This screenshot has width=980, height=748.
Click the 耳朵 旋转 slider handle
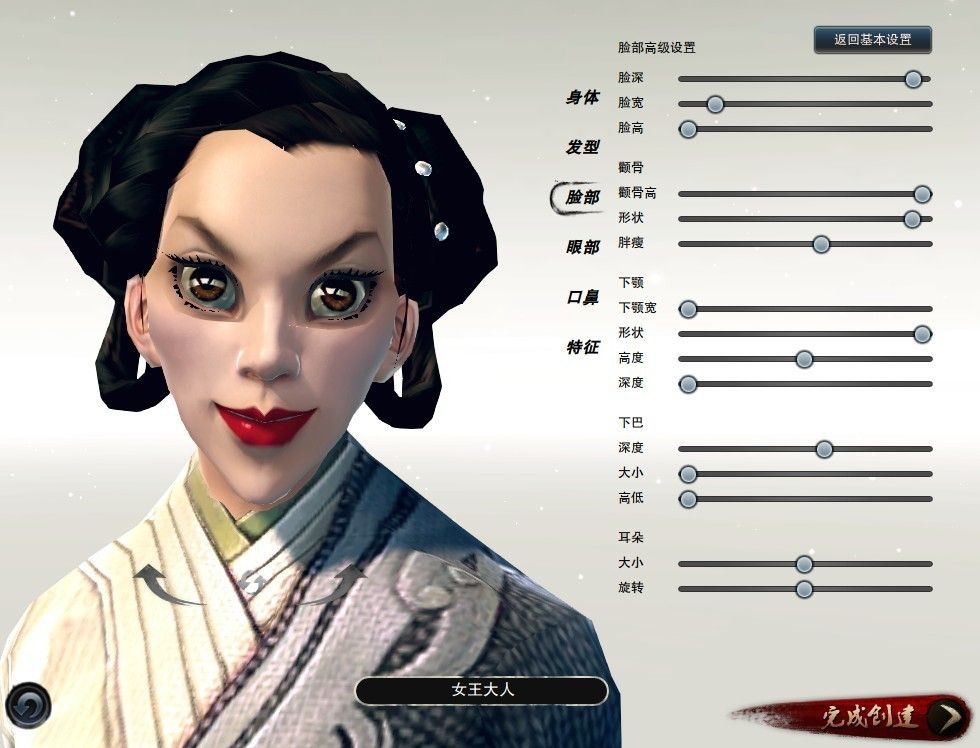[x=804, y=589]
